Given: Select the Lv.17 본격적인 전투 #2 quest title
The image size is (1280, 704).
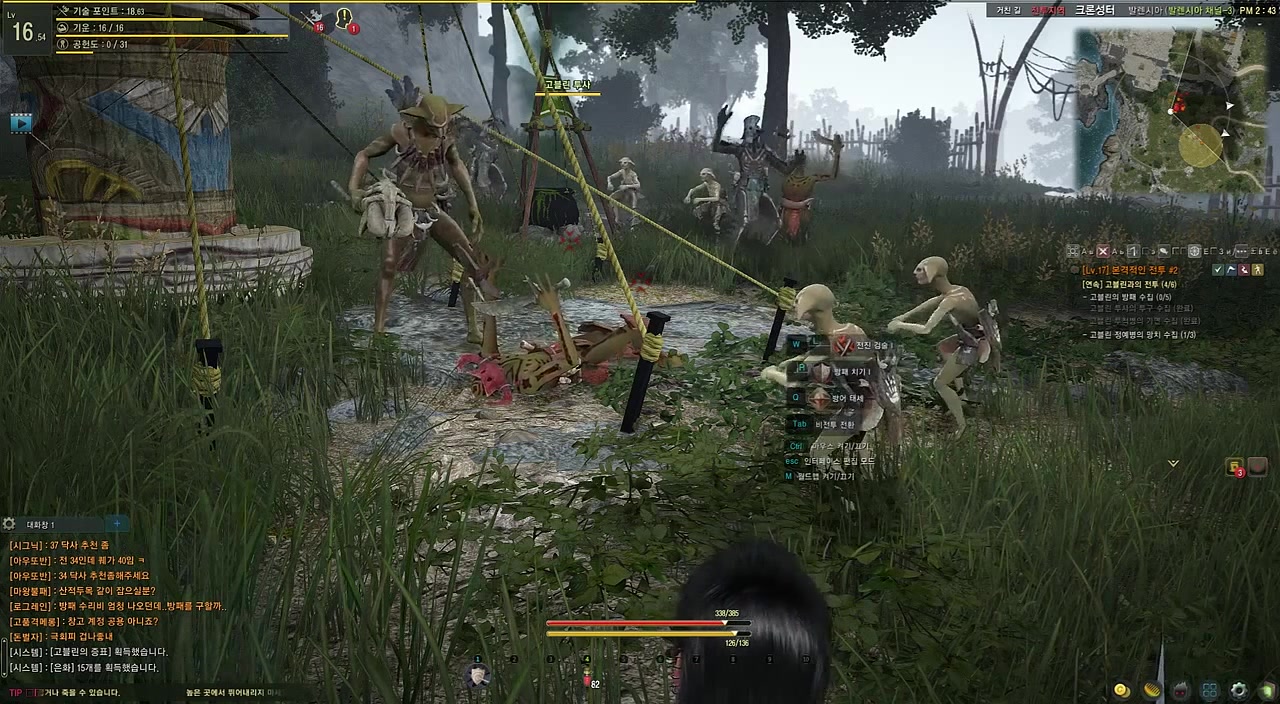Looking at the screenshot, I should (x=1131, y=270).
